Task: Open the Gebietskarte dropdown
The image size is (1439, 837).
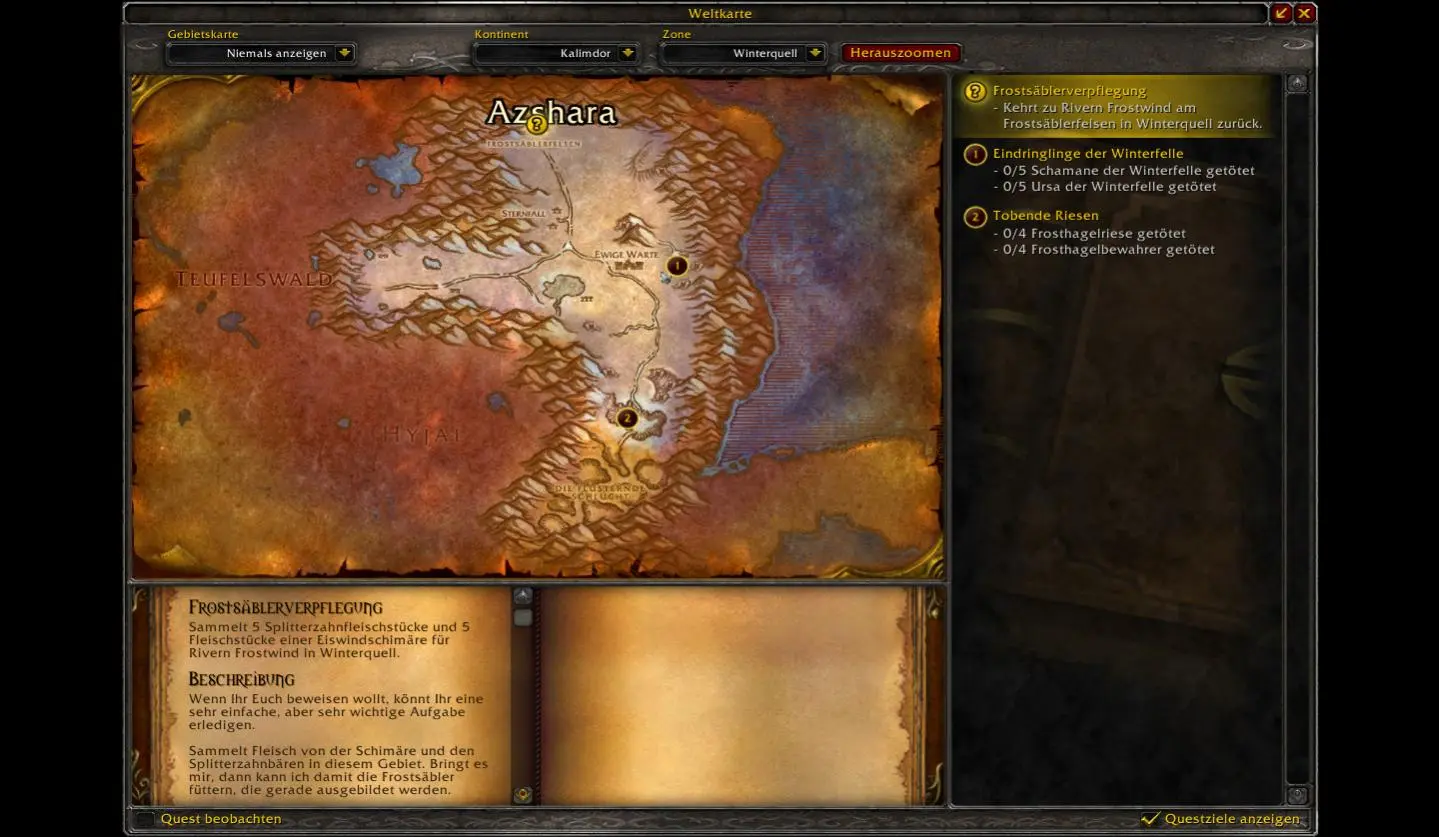Action: coord(344,53)
